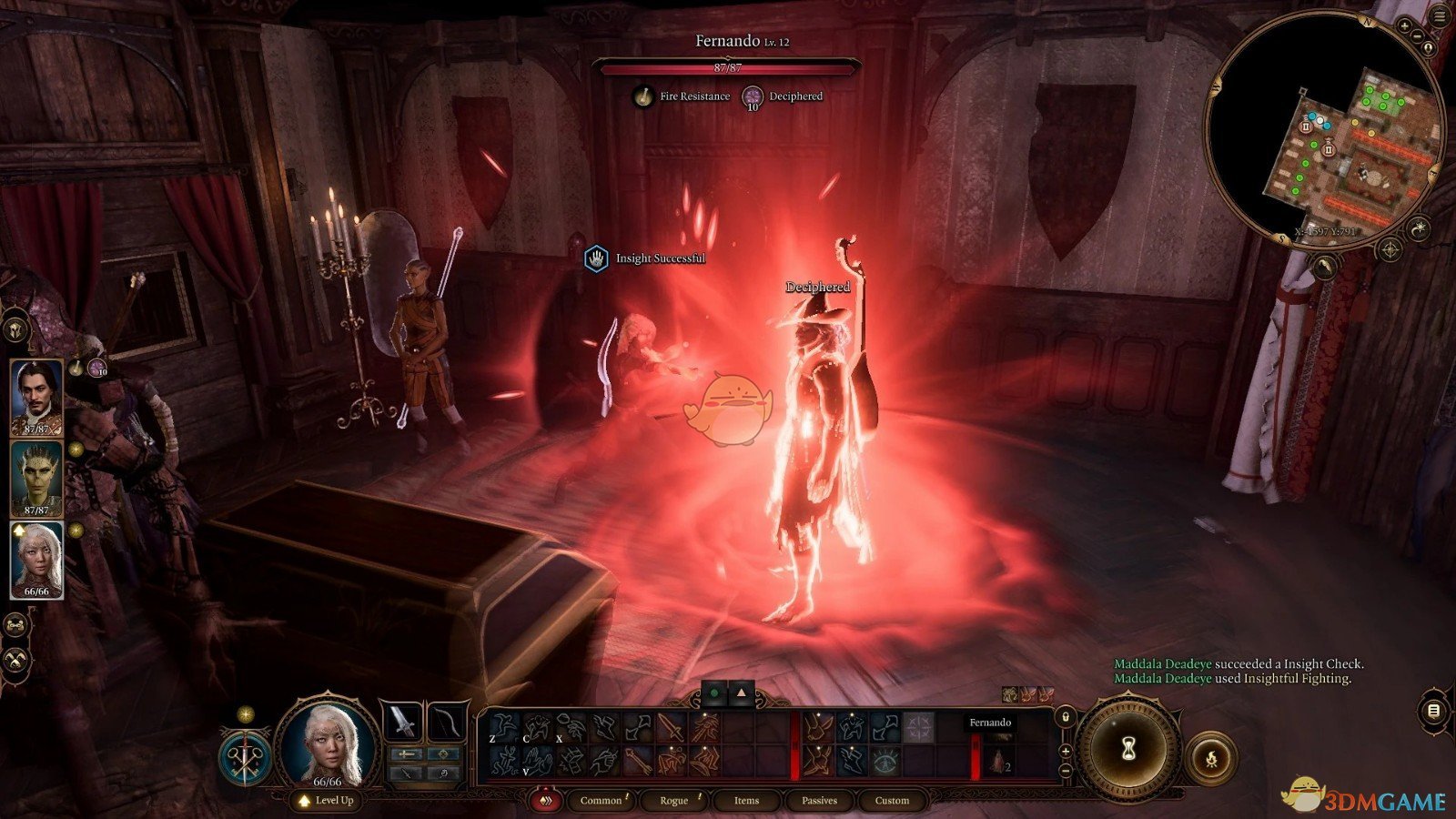Switch to the Common hotbar tab
The width and height of the screenshot is (1456, 819).
tap(601, 801)
